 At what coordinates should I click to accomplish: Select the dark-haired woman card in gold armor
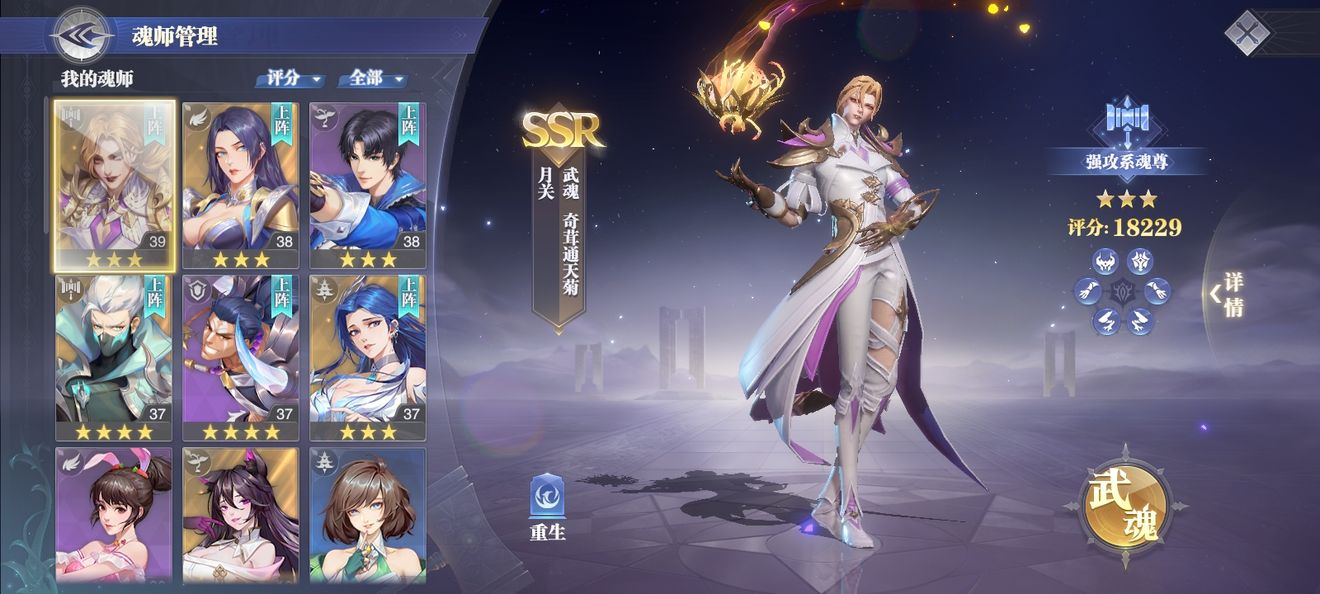point(241,185)
